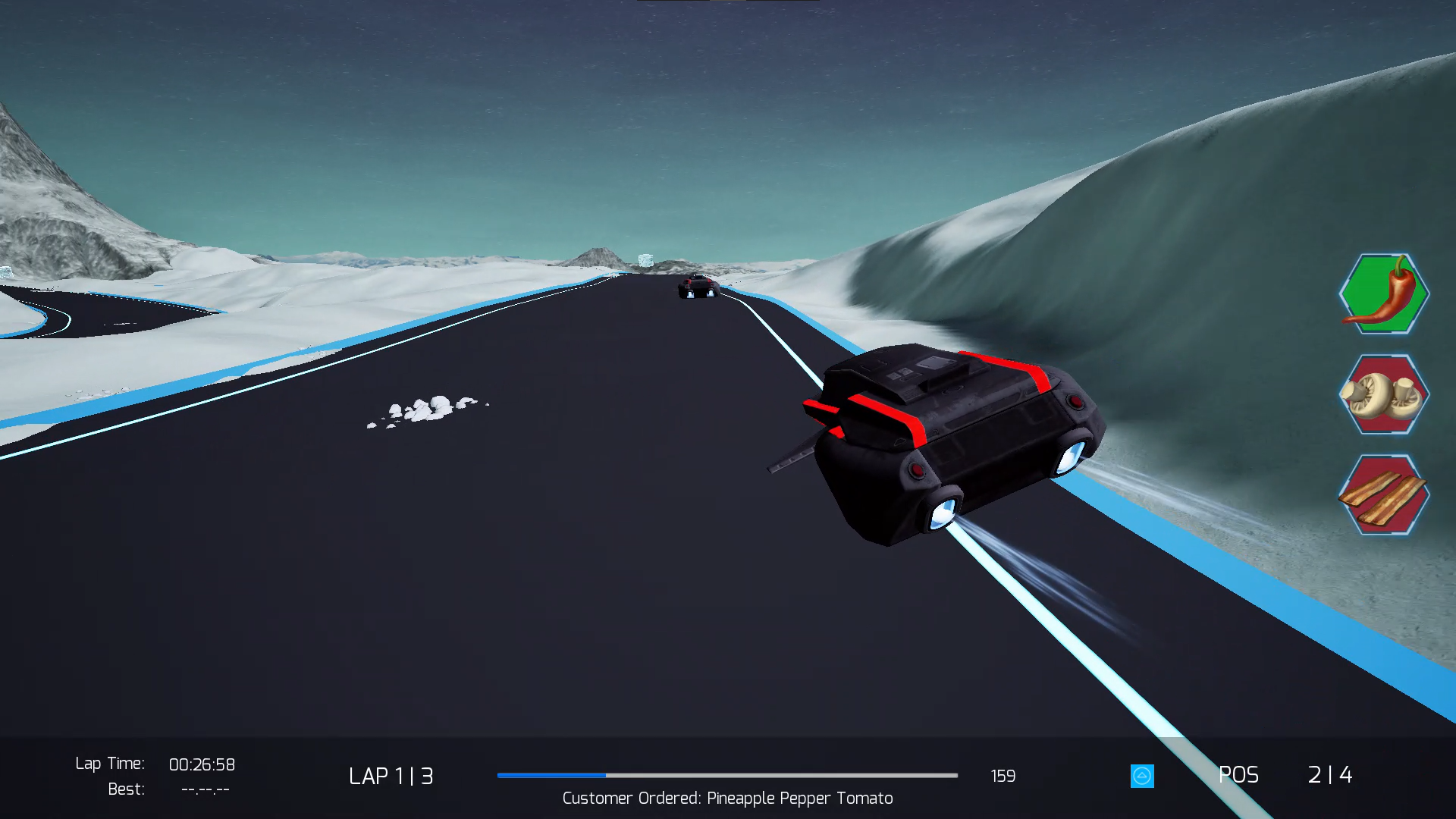The image size is (1456, 819).
Task: Click the blue square icon beside POS
Action: (1142, 776)
